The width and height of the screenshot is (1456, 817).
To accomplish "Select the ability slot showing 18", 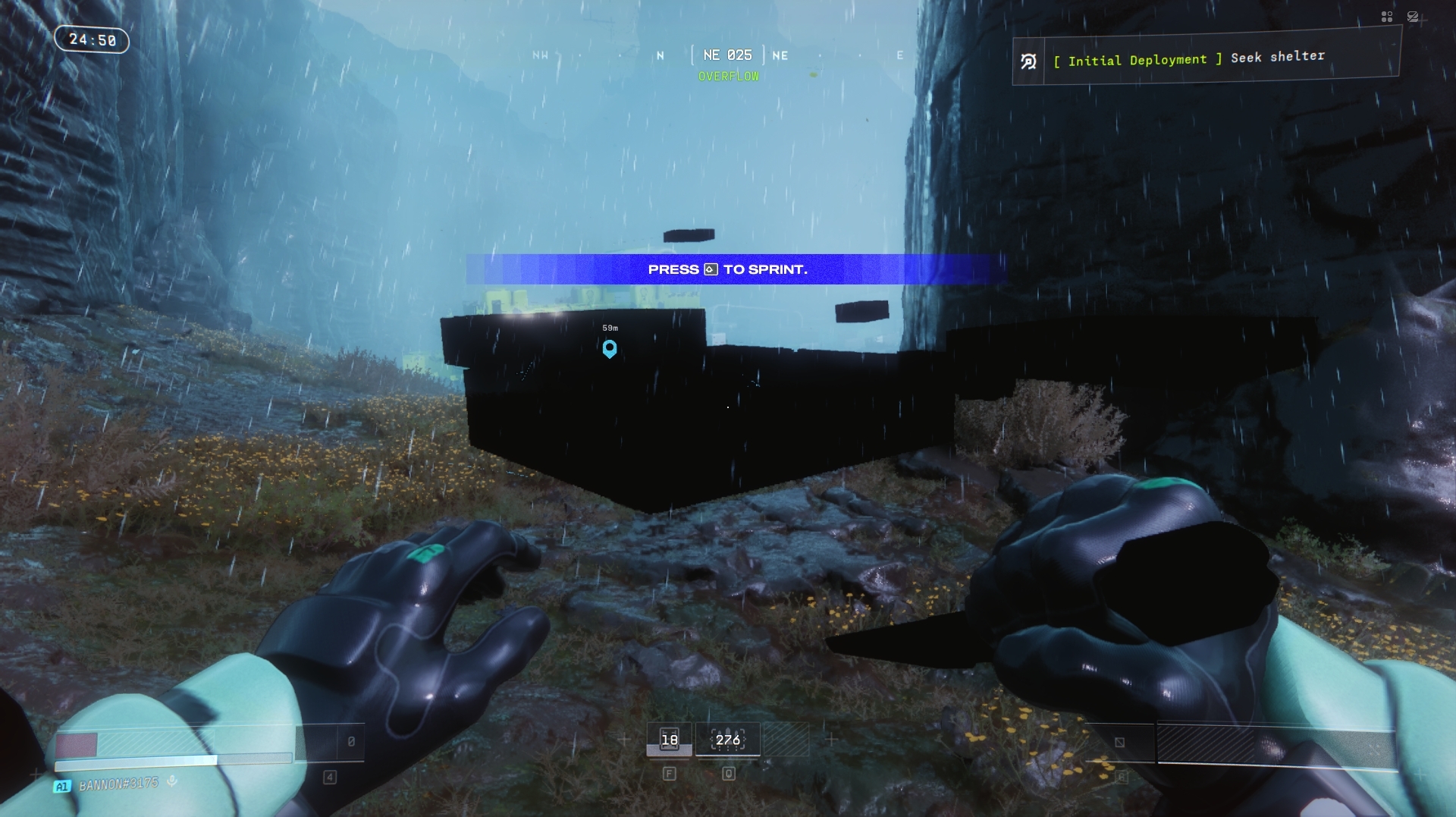I will 669,740.
